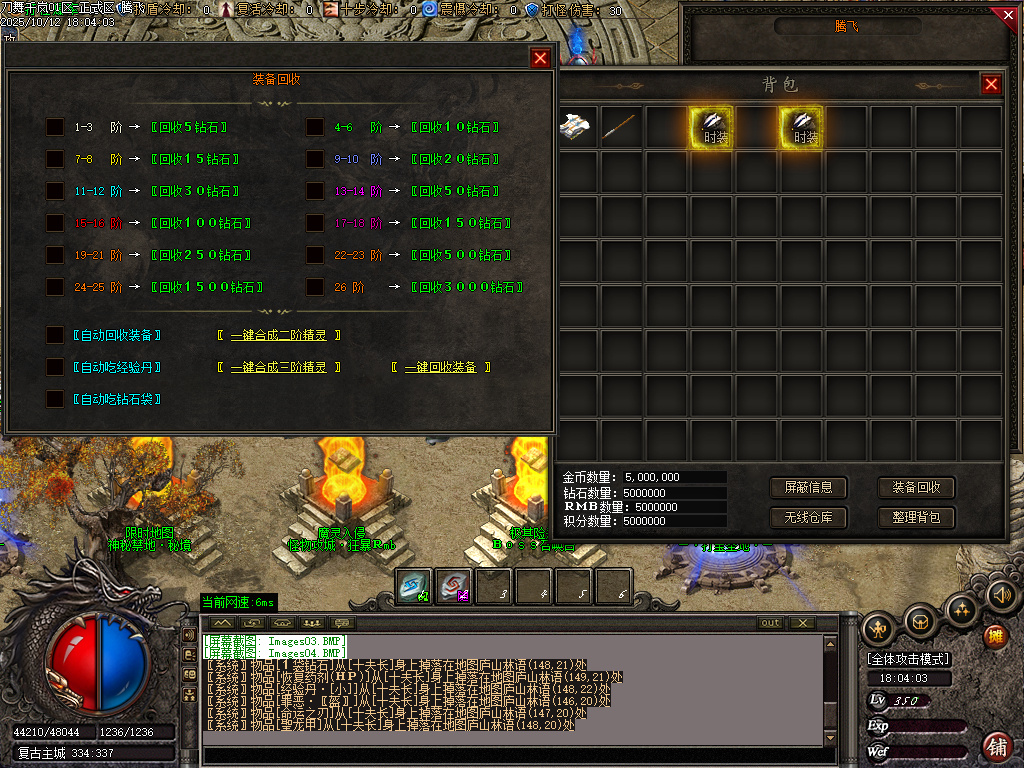Close the 装备回收 equipment recycle panel

pyautogui.click(x=540, y=58)
